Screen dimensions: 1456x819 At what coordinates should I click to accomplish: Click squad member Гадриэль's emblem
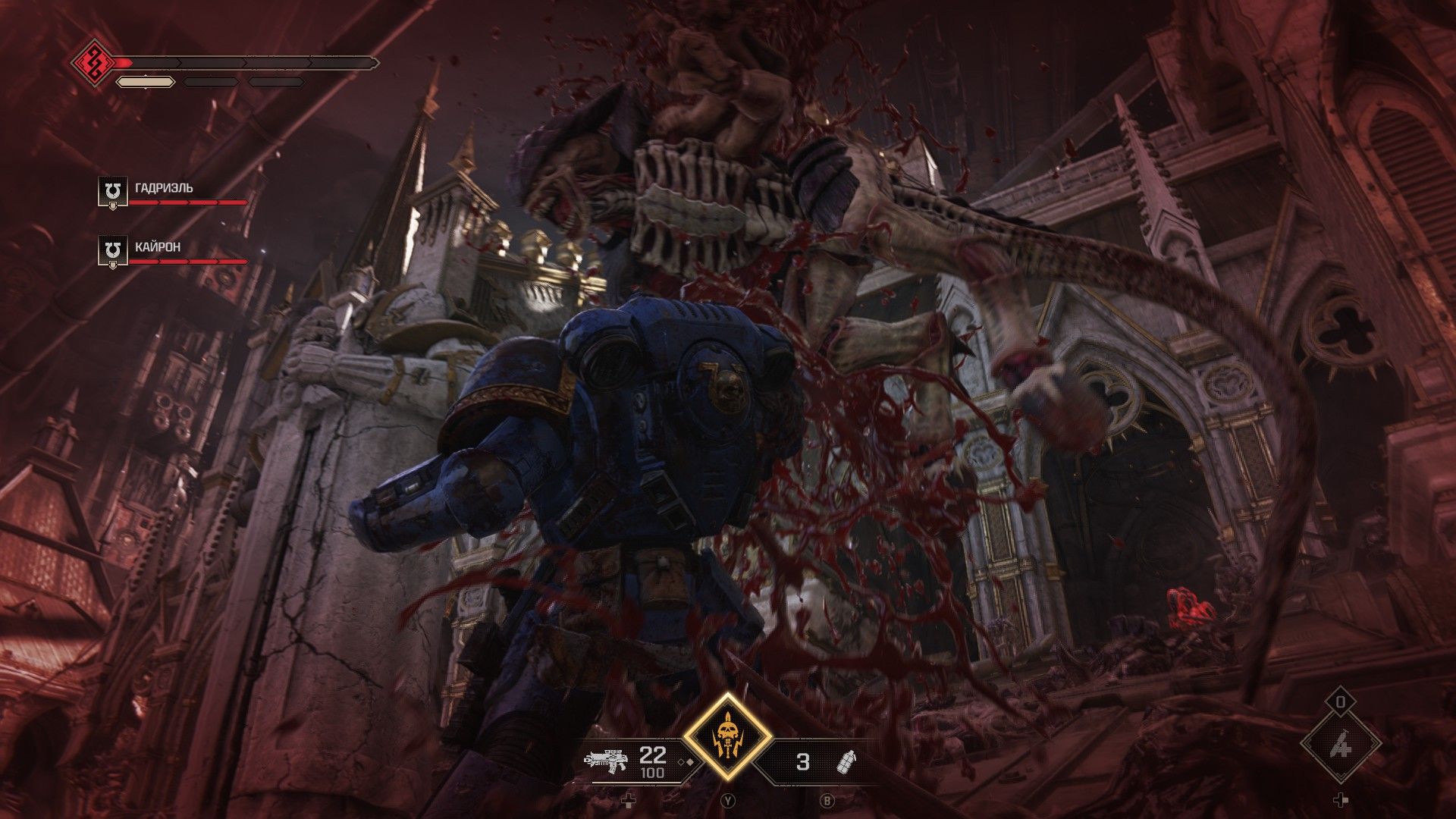[113, 192]
